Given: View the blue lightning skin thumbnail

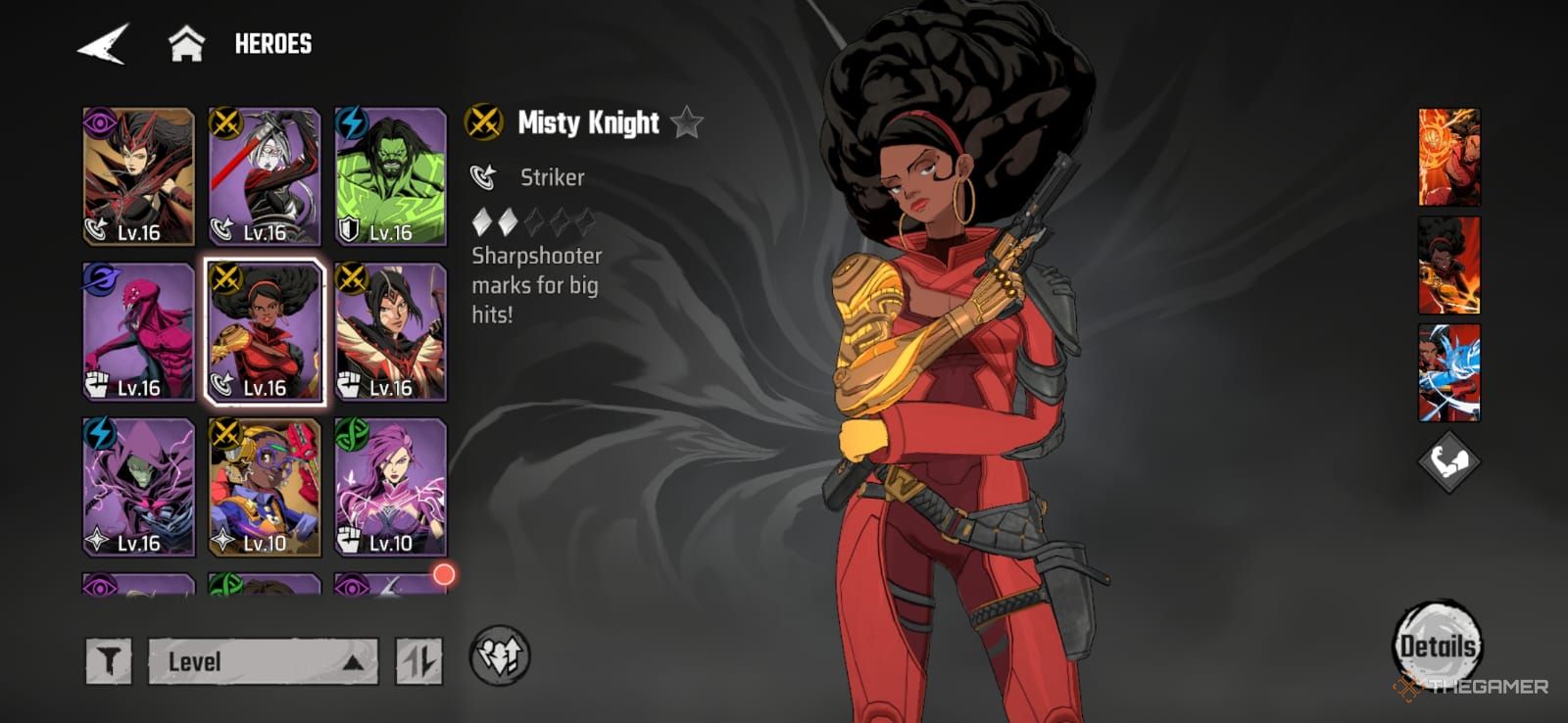Looking at the screenshot, I should 1448,372.
